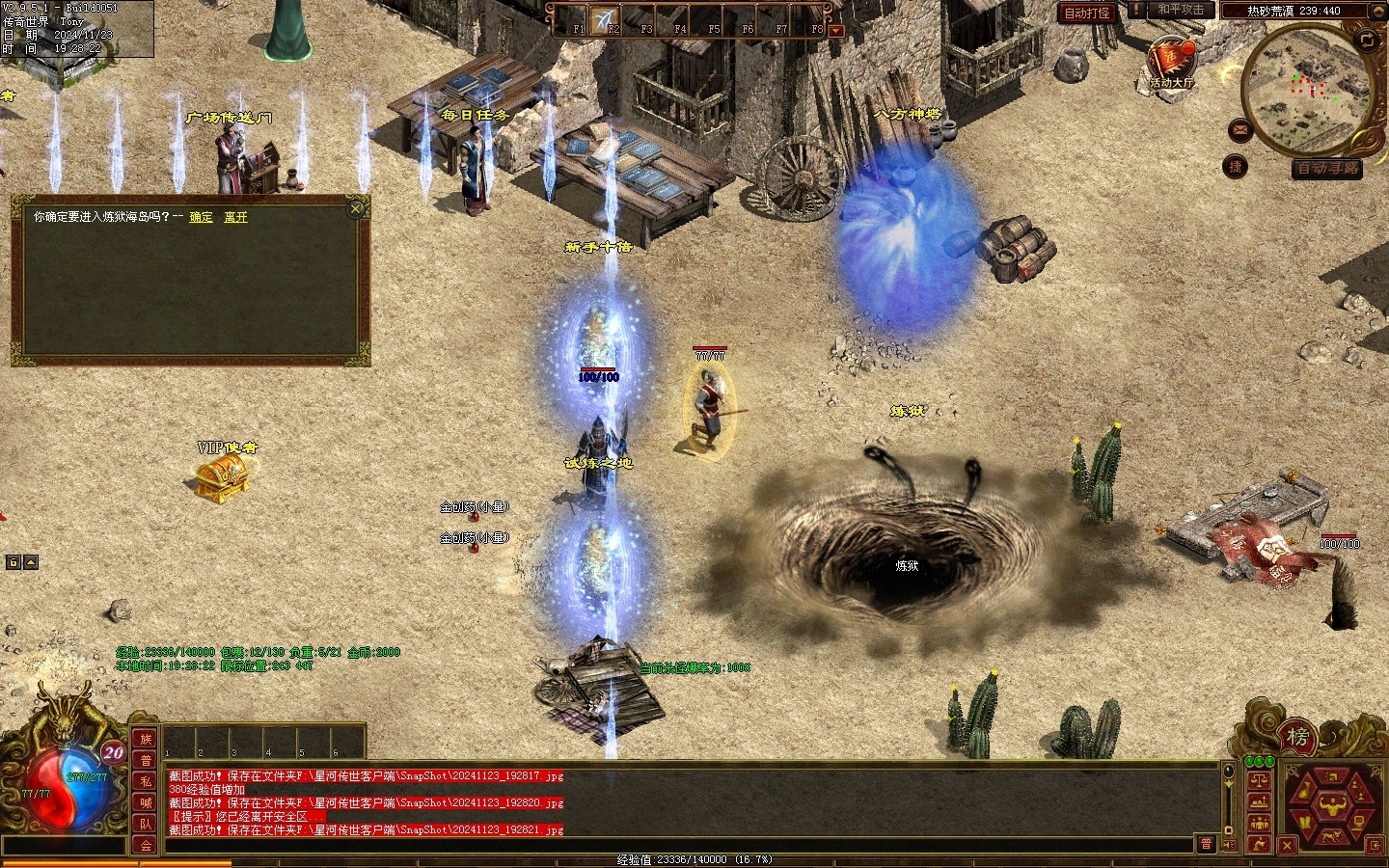The width and height of the screenshot is (1389, 868).
Task: Switch the 和平攻击 attack mode
Action: (1181, 10)
